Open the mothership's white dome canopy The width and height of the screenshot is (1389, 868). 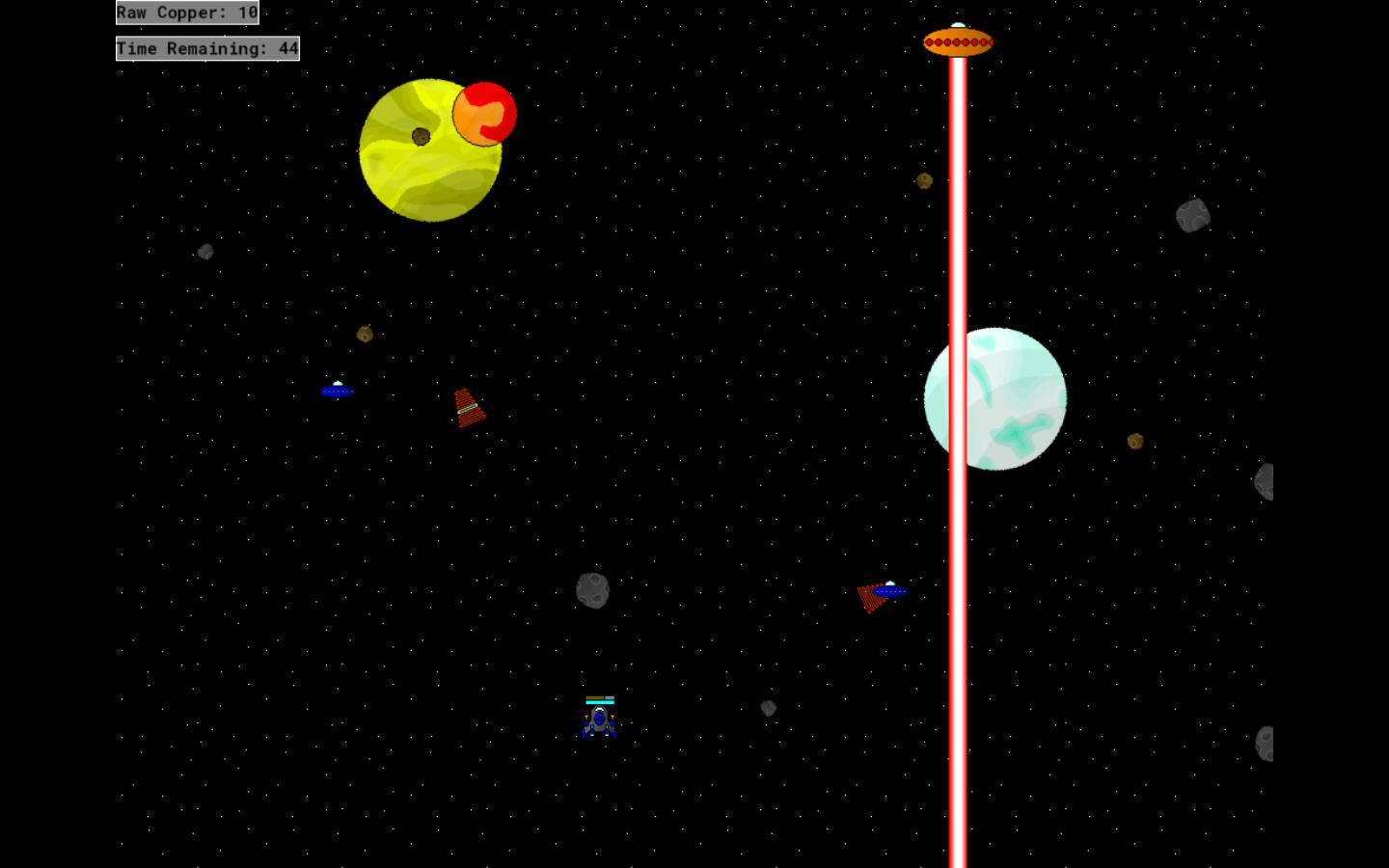(x=957, y=24)
